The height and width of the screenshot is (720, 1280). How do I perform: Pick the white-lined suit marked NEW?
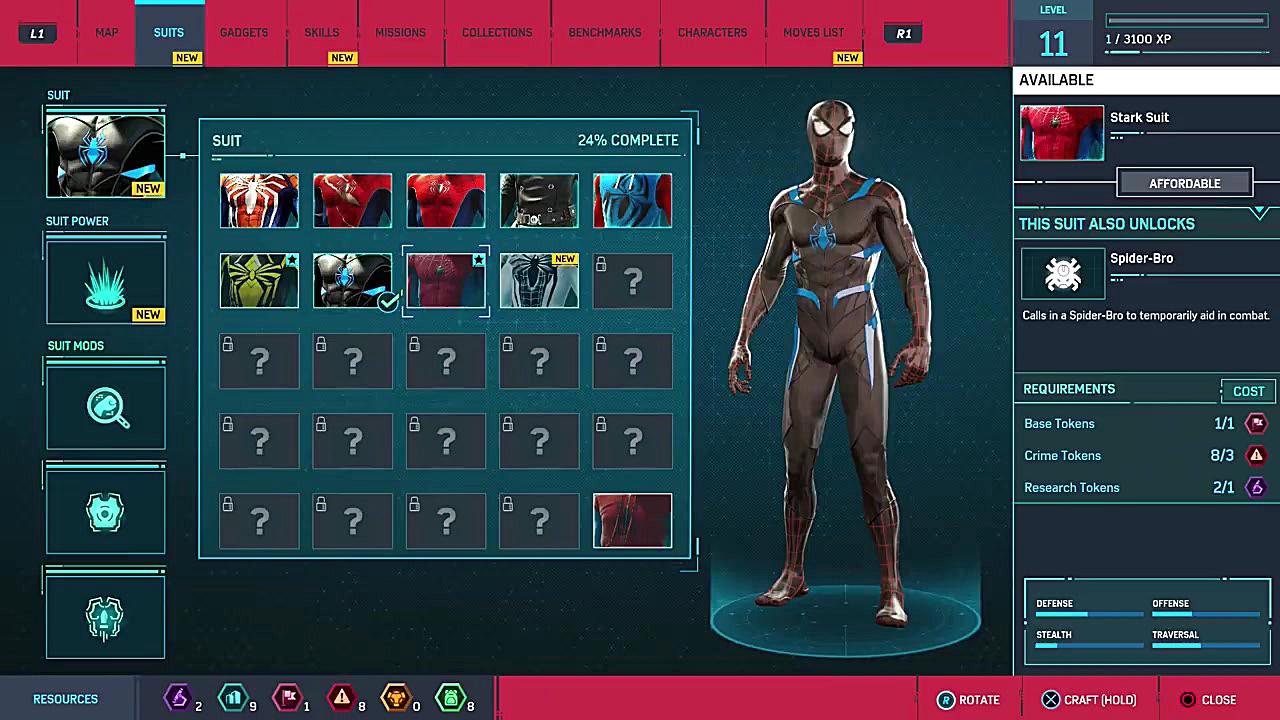pyautogui.click(x=539, y=281)
